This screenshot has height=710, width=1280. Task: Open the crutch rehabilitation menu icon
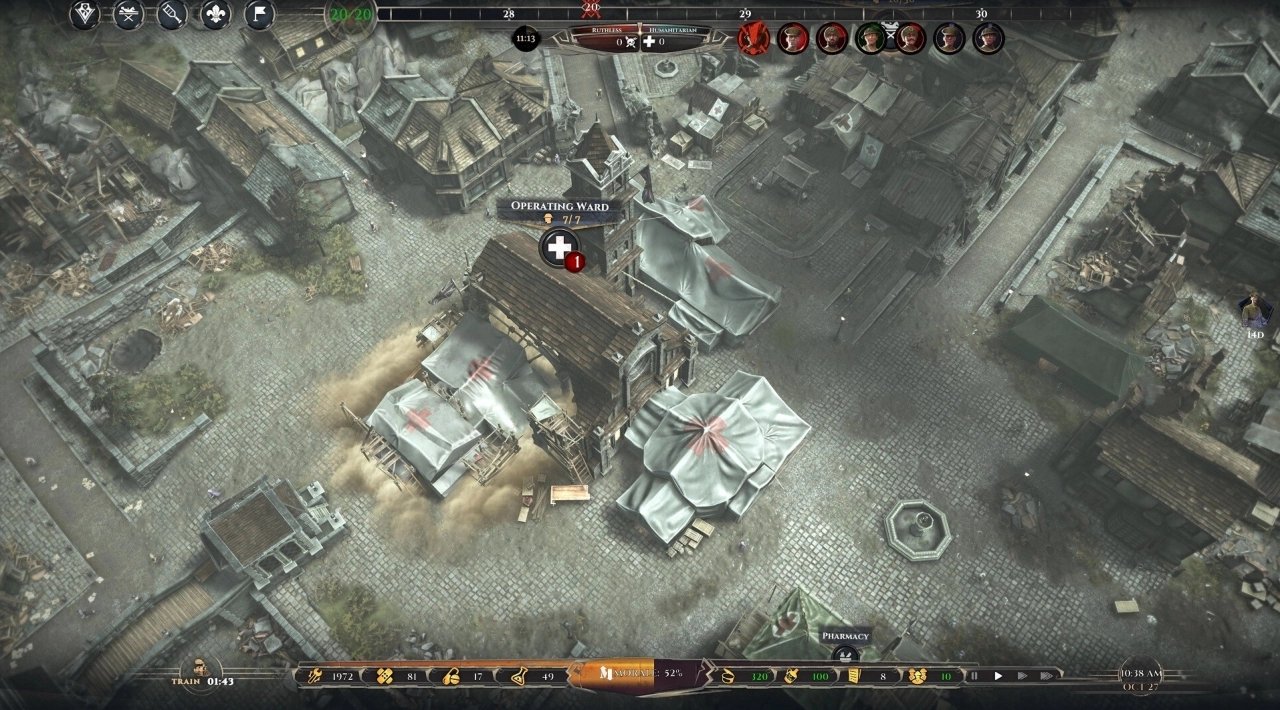point(172,15)
